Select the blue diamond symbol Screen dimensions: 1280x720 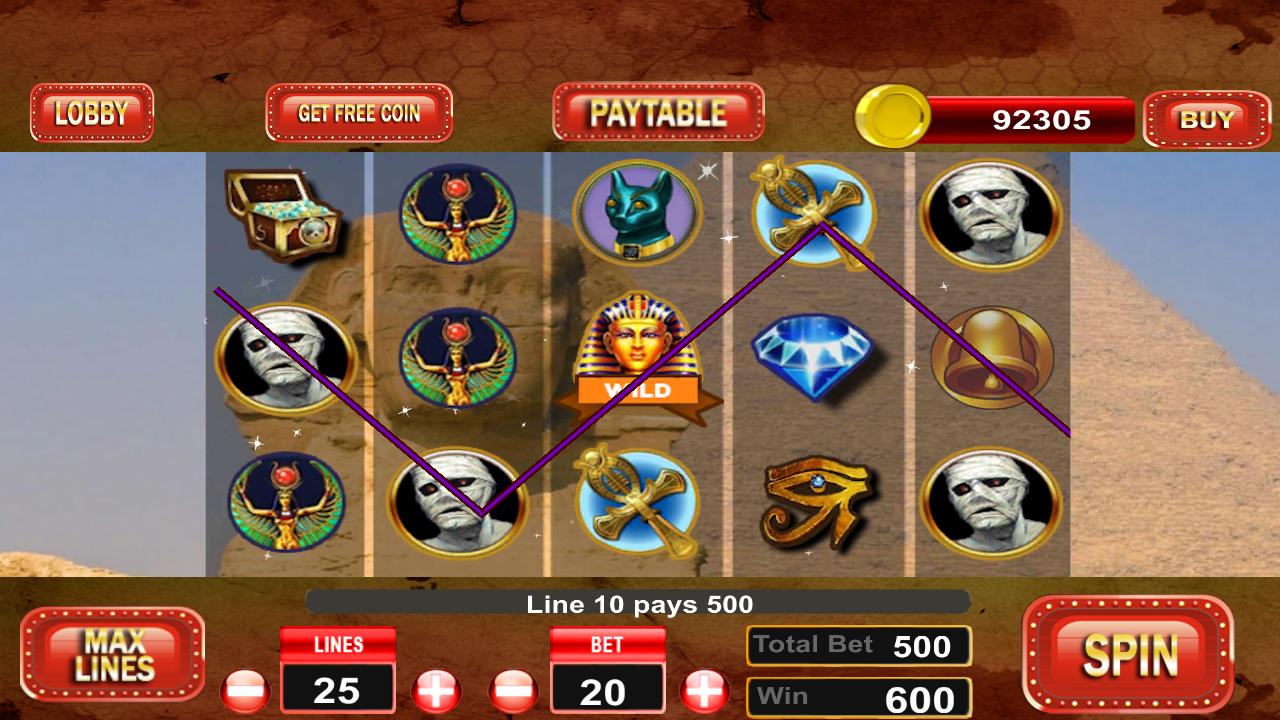[x=815, y=355]
